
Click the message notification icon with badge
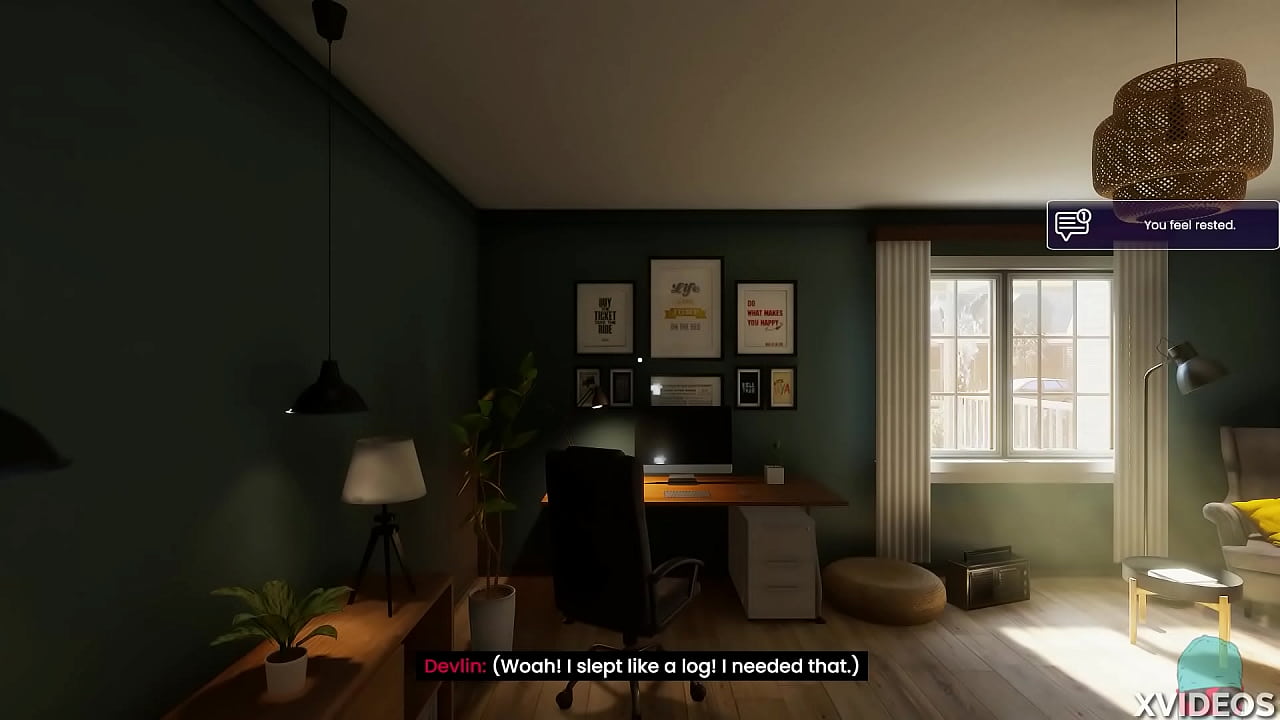pyautogui.click(x=1072, y=224)
